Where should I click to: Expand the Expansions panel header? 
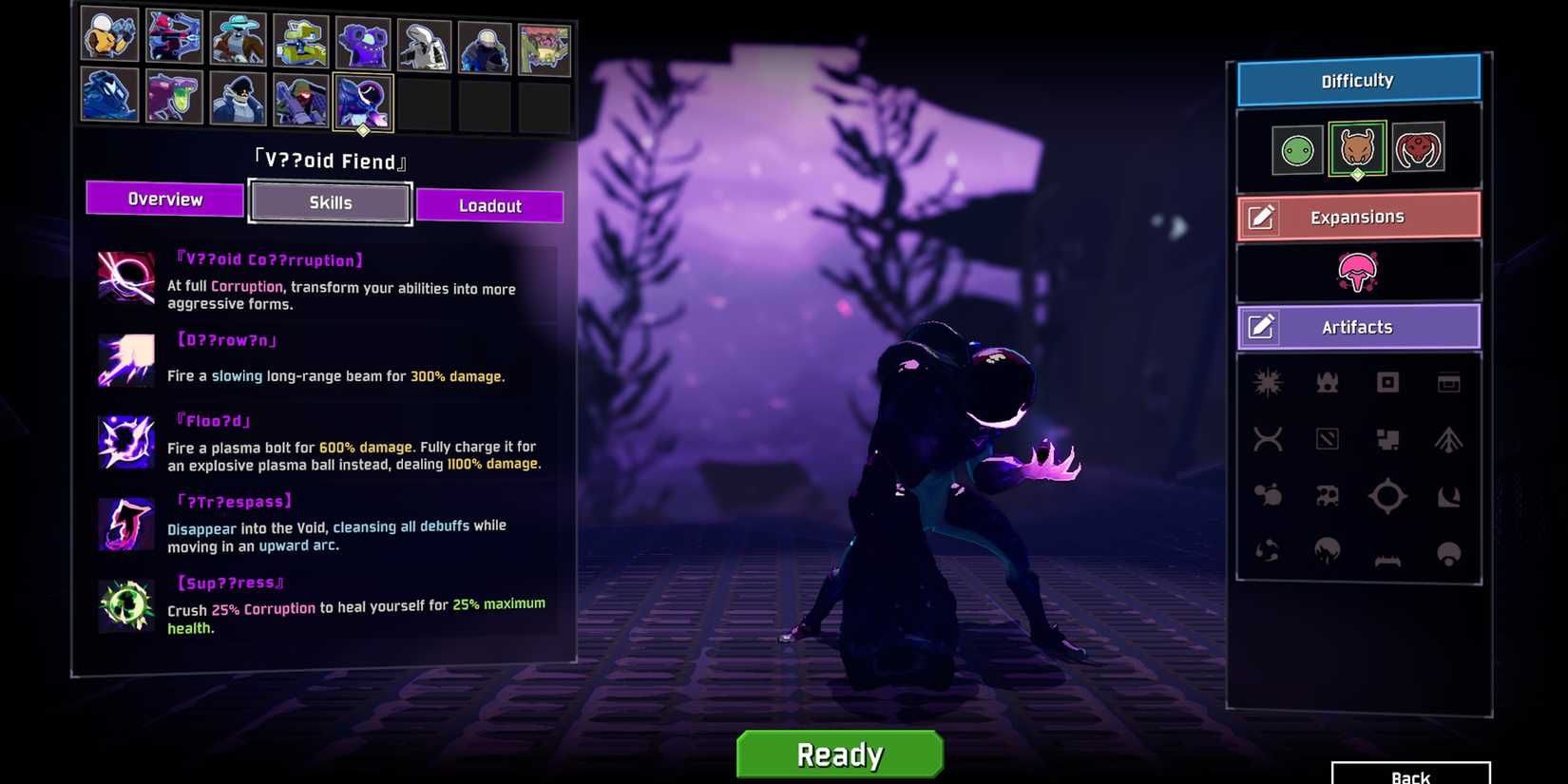[1357, 216]
